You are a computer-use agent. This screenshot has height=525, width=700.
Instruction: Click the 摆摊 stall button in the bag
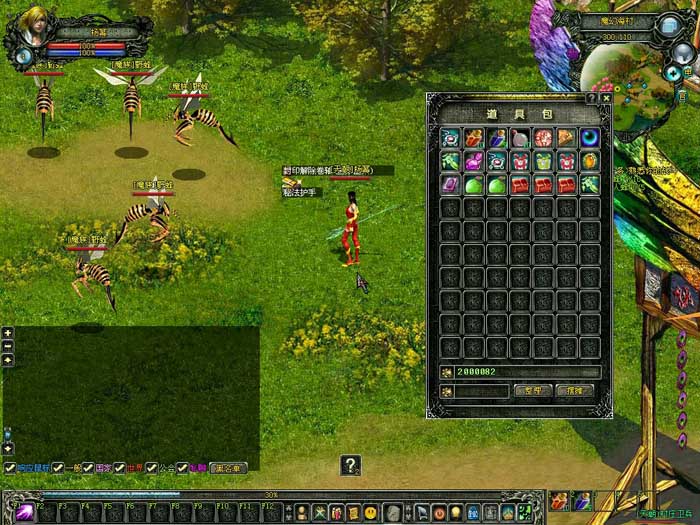click(573, 390)
